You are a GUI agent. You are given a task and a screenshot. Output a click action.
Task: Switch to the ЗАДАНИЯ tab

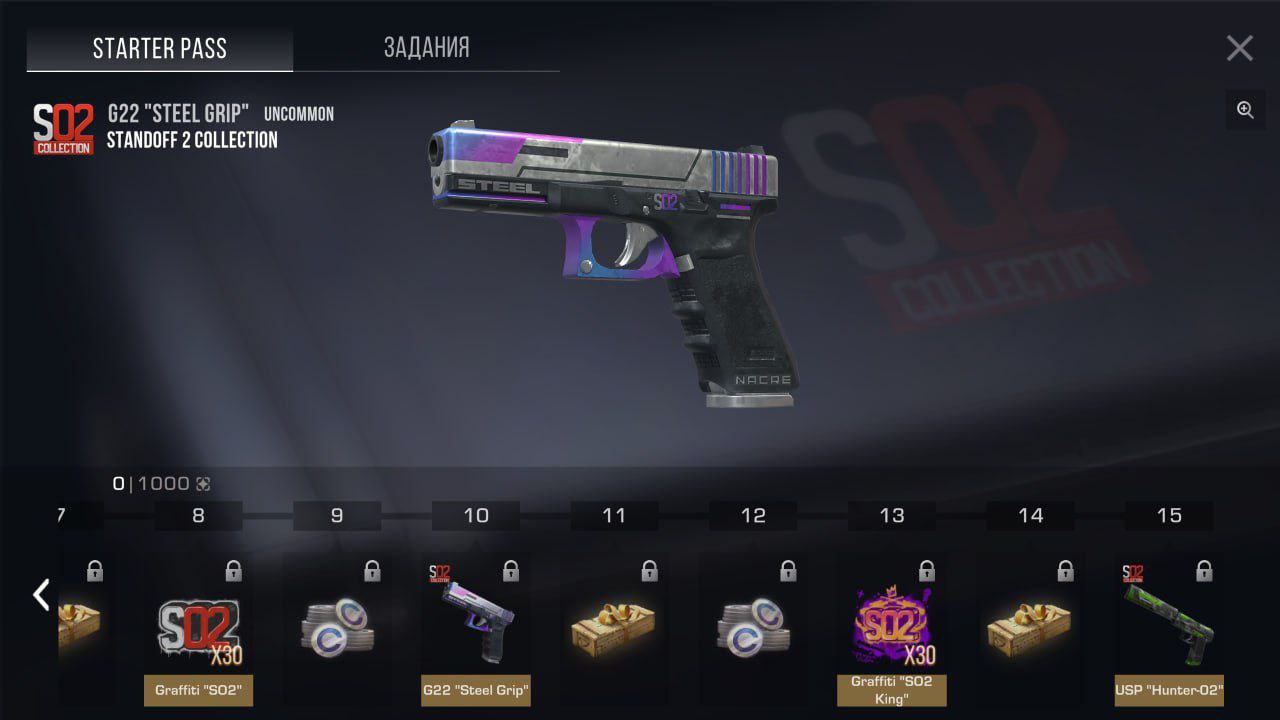426,47
